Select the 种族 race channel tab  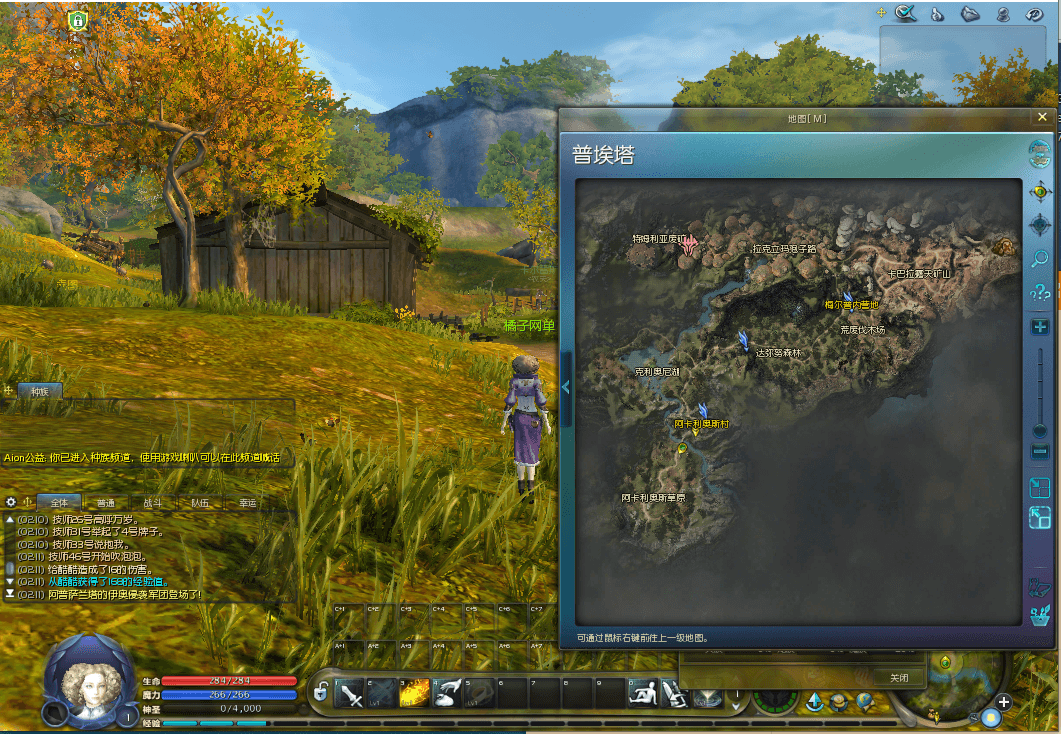[40, 391]
